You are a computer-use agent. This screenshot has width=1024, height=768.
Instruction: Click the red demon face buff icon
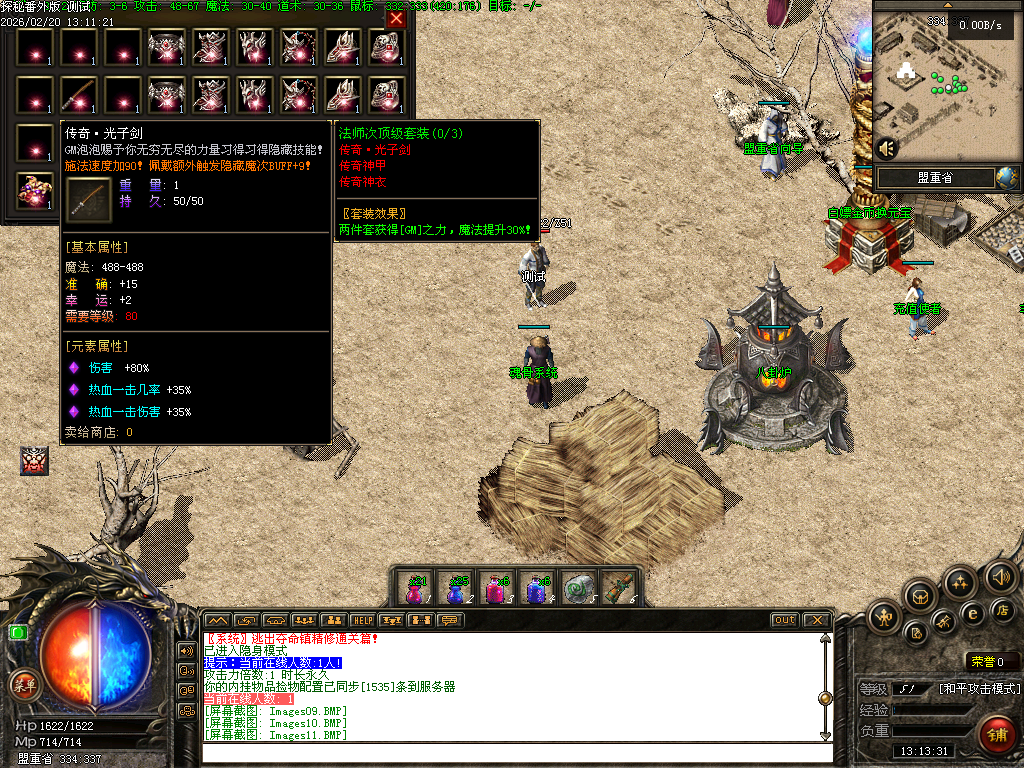coord(33,460)
